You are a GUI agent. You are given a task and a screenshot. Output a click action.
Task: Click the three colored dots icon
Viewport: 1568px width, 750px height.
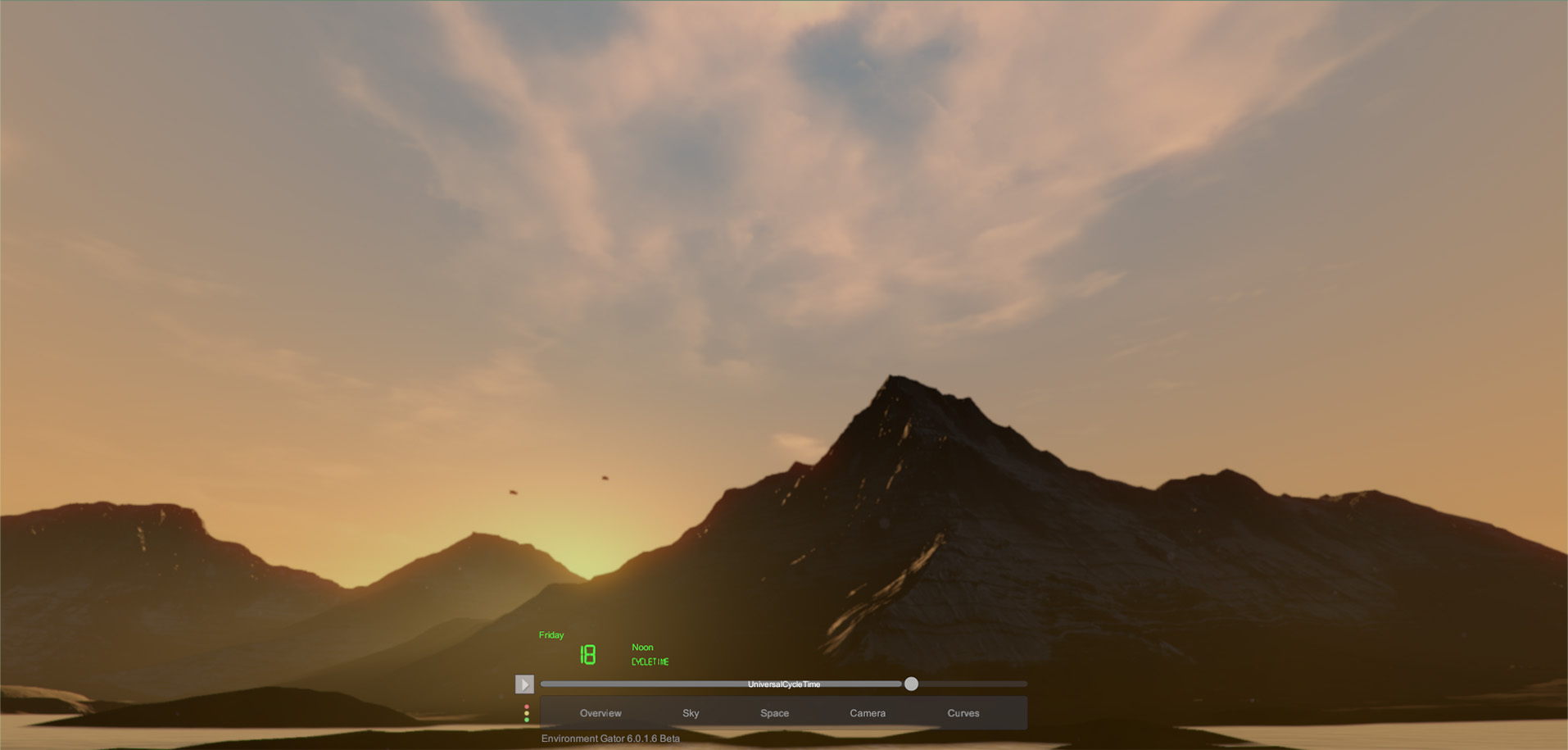527,713
